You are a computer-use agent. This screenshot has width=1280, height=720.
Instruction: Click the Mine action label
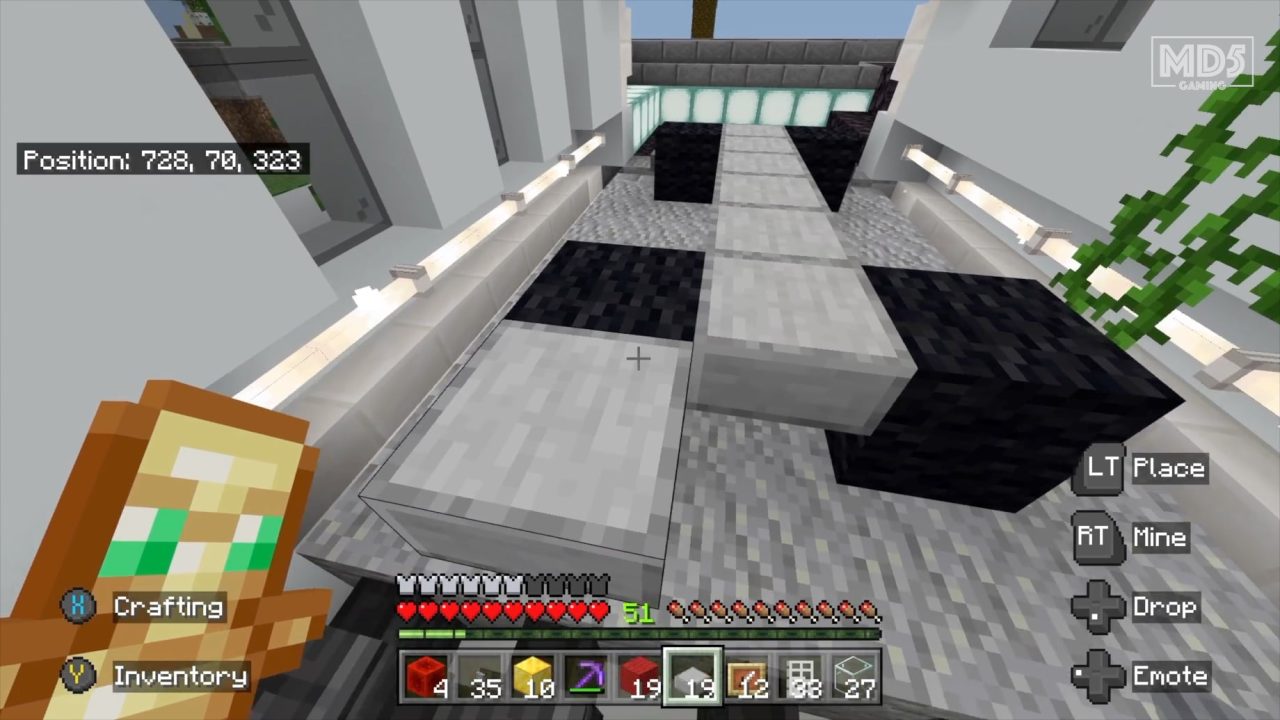point(1161,537)
